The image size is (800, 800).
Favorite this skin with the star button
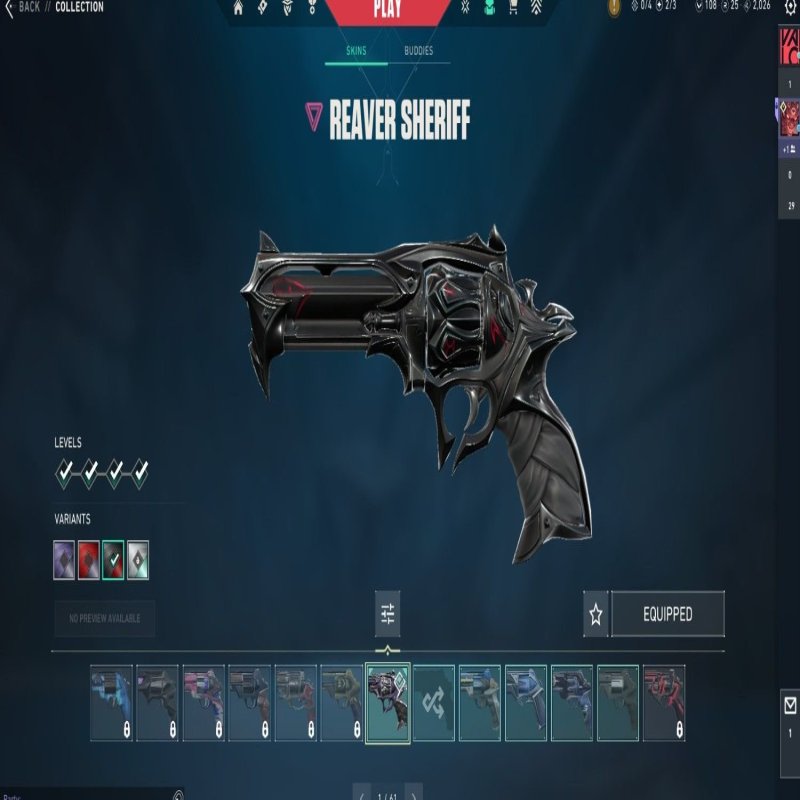[596, 614]
